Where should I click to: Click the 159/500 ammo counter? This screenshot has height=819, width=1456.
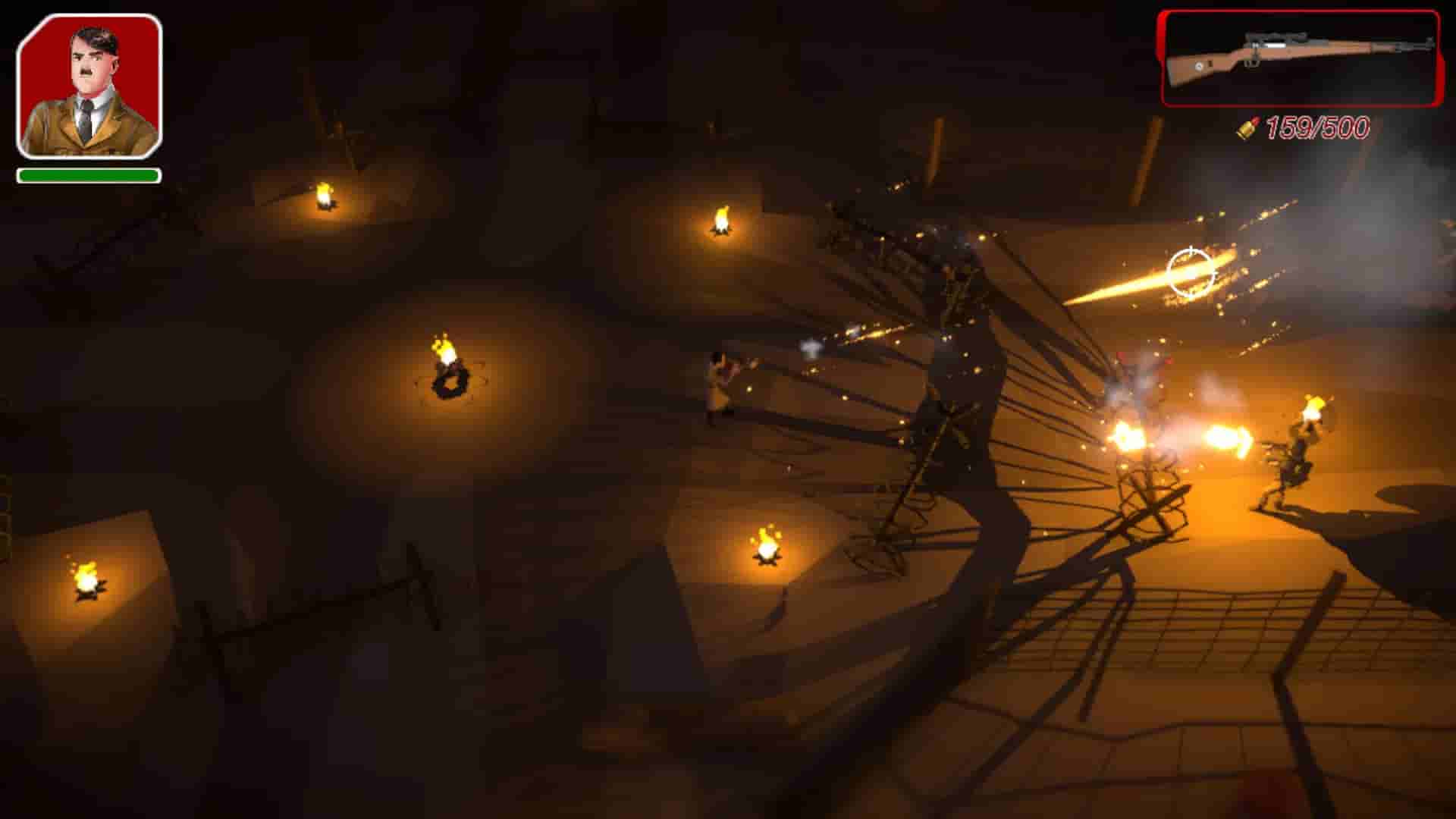[x=1316, y=126]
